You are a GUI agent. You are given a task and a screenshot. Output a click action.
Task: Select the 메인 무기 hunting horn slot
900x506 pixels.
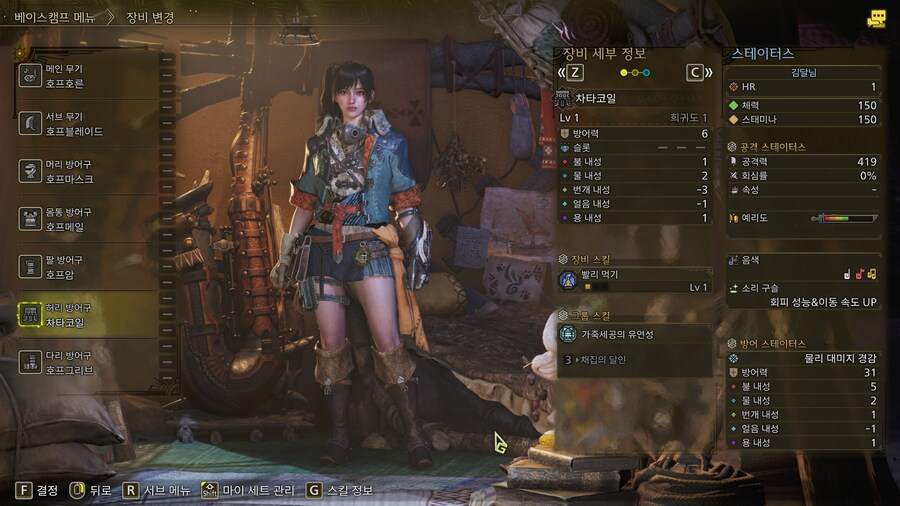click(88, 76)
